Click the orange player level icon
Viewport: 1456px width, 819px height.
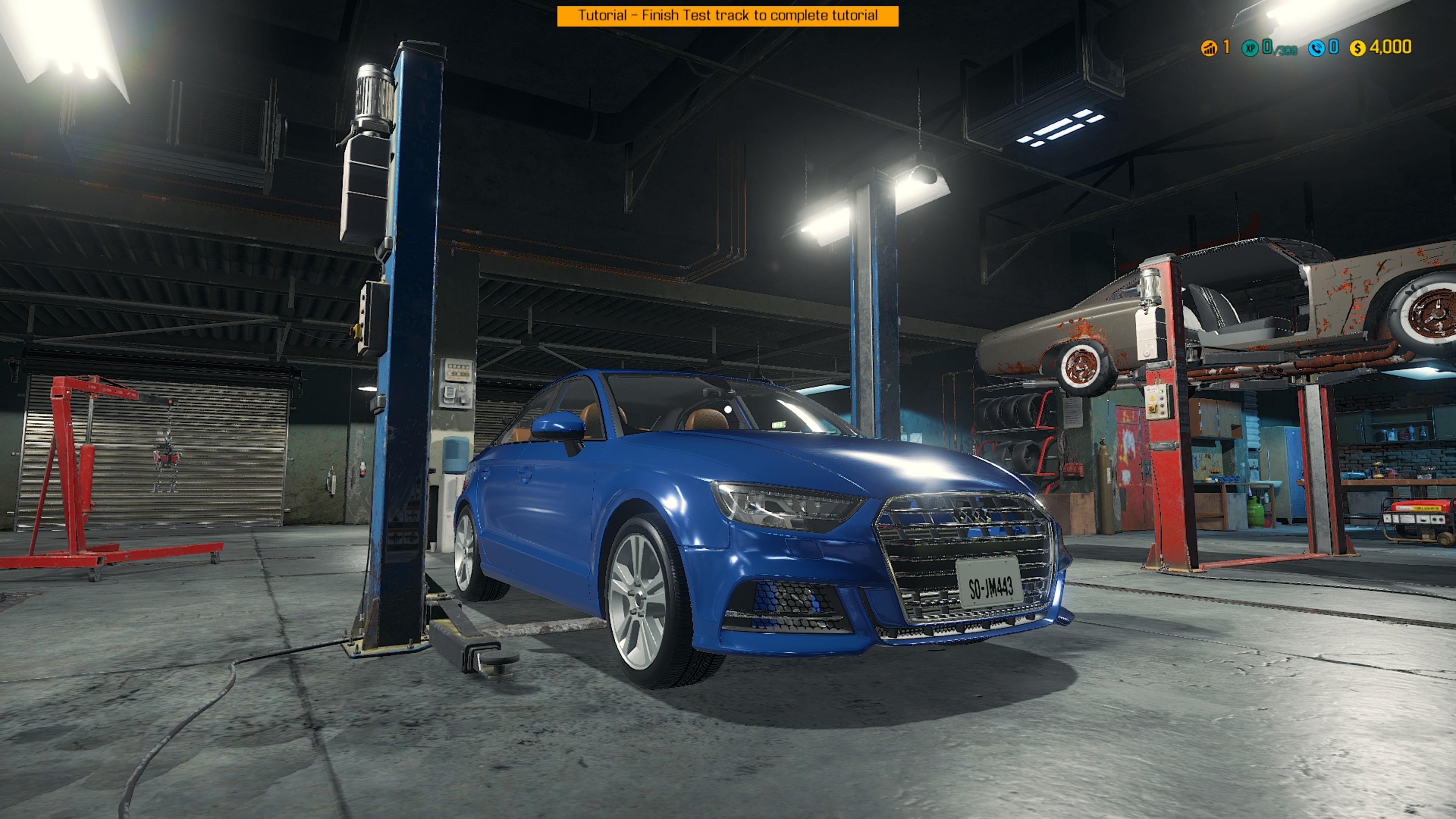pyautogui.click(x=1209, y=49)
